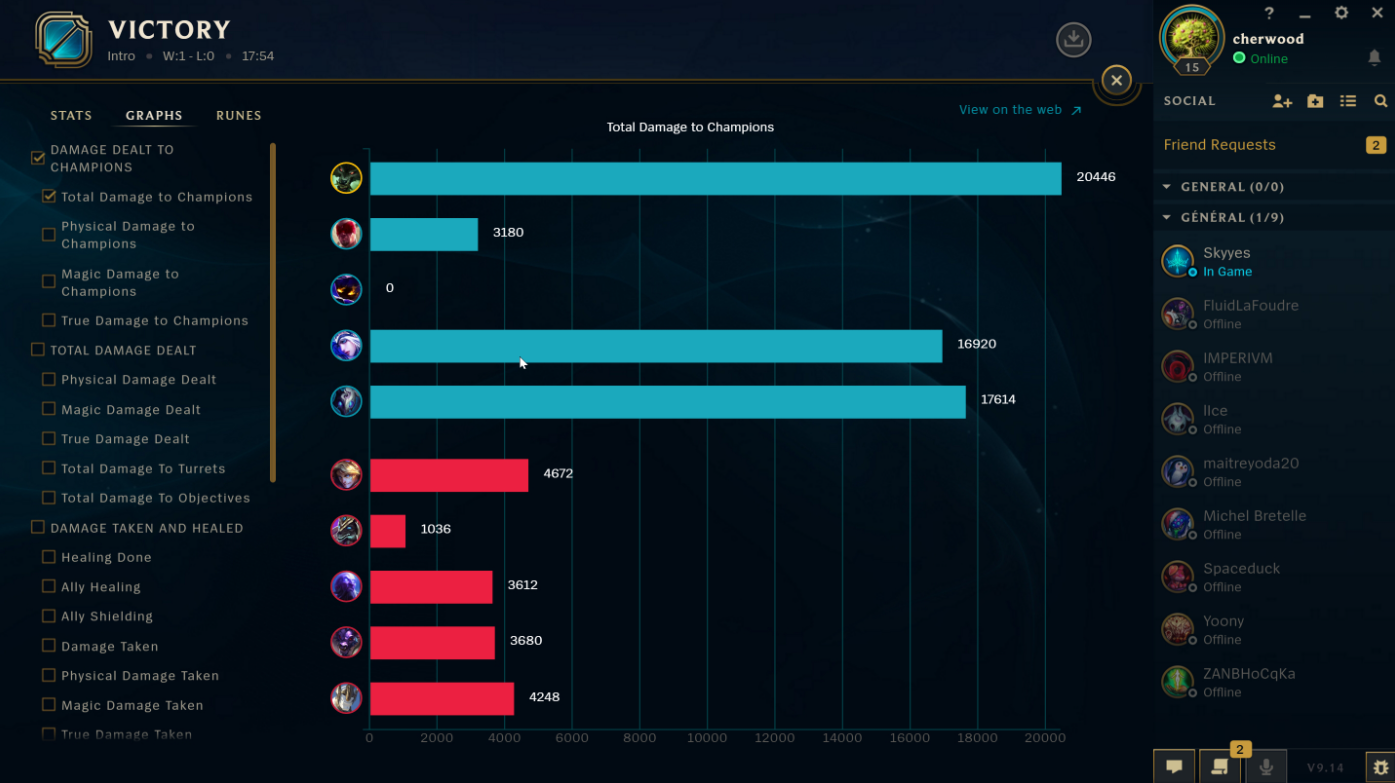Switch to the RUNES tab

pyautogui.click(x=238, y=115)
